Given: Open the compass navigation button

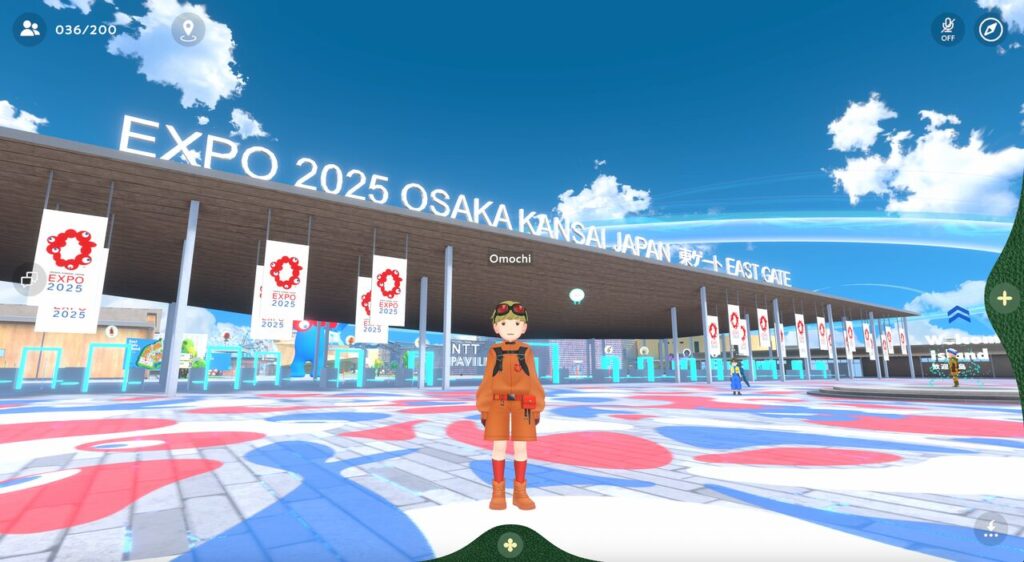Looking at the screenshot, I should coord(990,29).
